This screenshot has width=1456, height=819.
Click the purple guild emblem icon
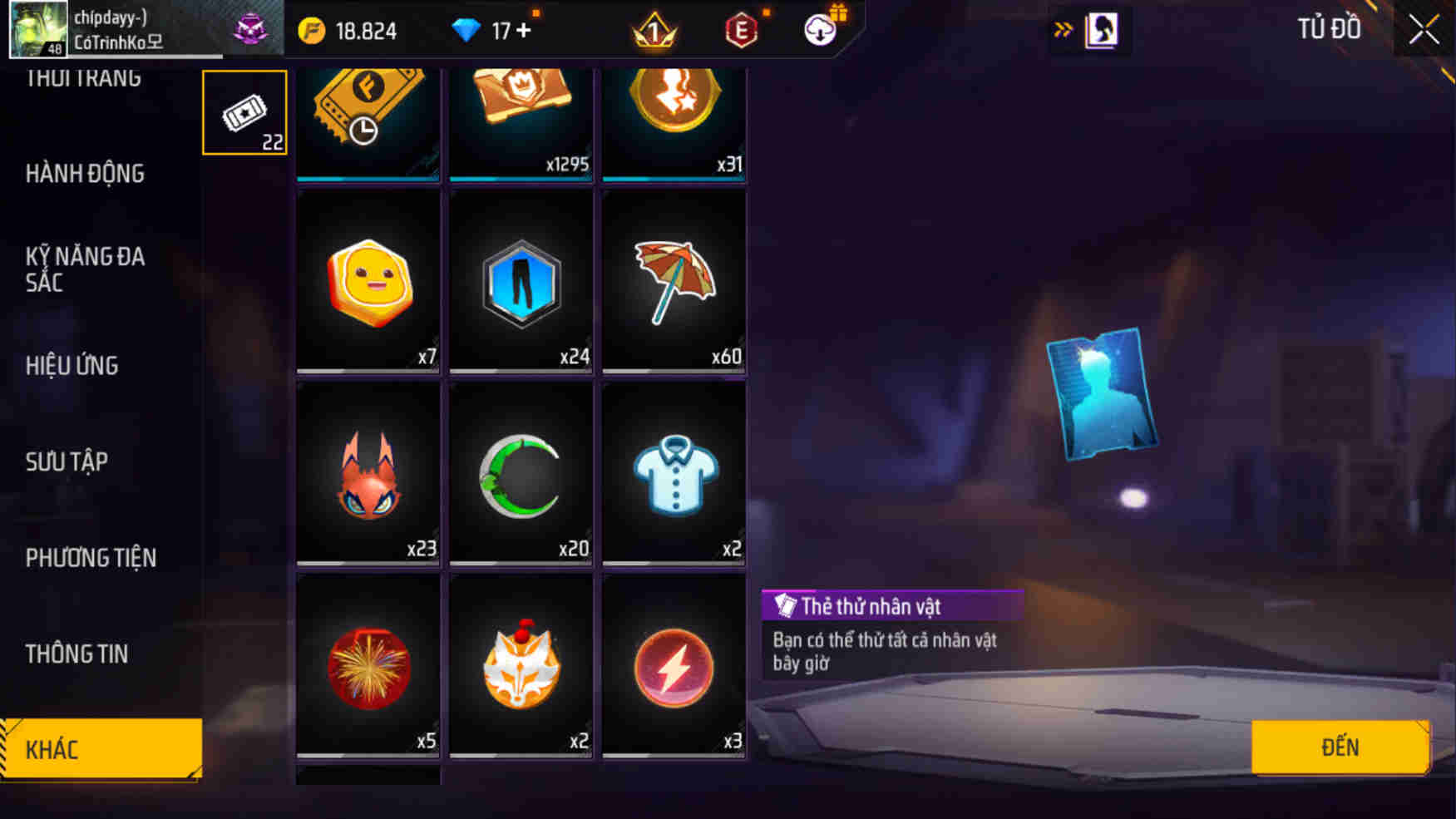(254, 27)
